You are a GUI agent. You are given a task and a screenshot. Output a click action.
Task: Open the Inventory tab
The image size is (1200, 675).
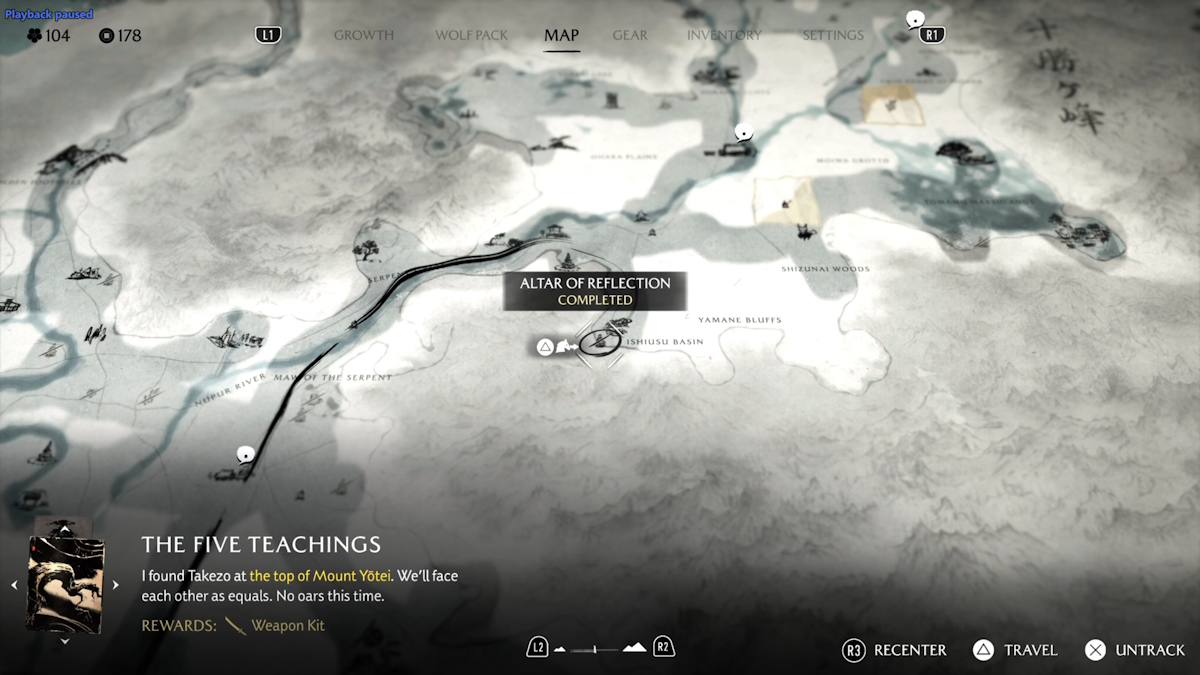pos(724,35)
